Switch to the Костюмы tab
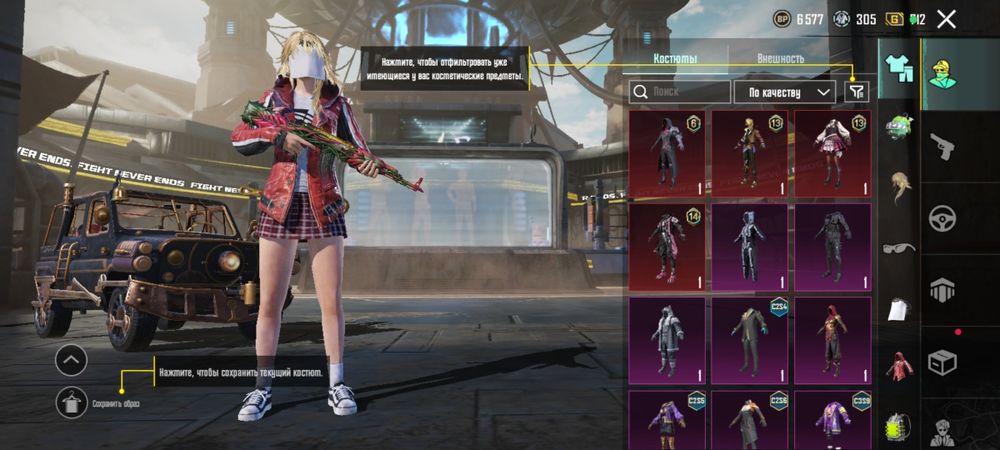The height and width of the screenshot is (450, 1000). (x=675, y=59)
